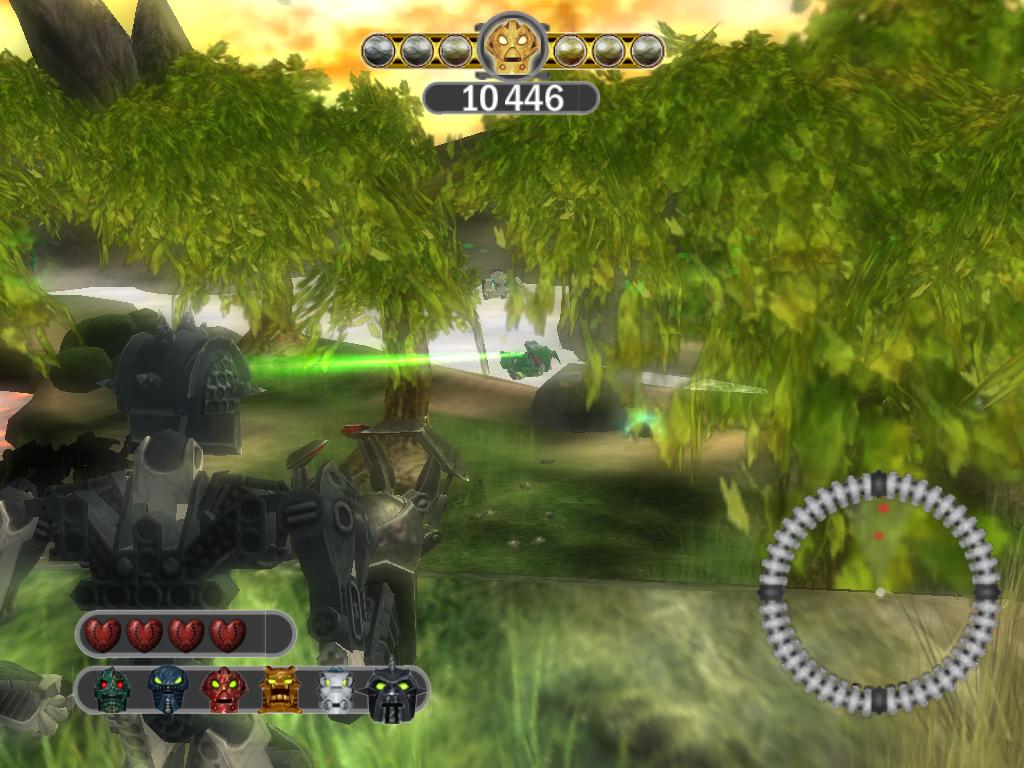Screen dimensions: 1024x768
Task: Pick the orange-brown Toa mask
Action: [x=280, y=689]
